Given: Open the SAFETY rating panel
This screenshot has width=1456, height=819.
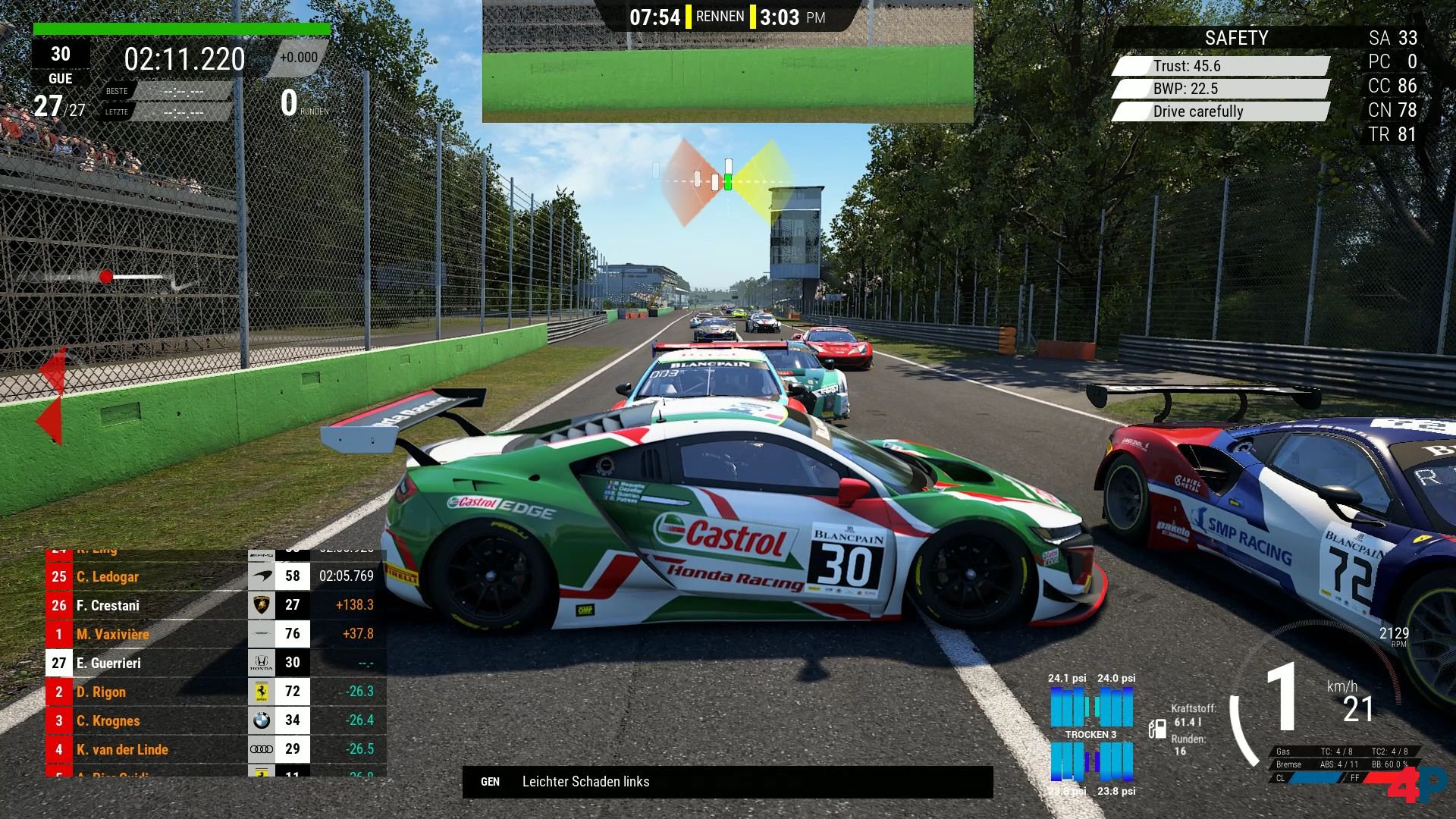Looking at the screenshot, I should pos(1235,38).
